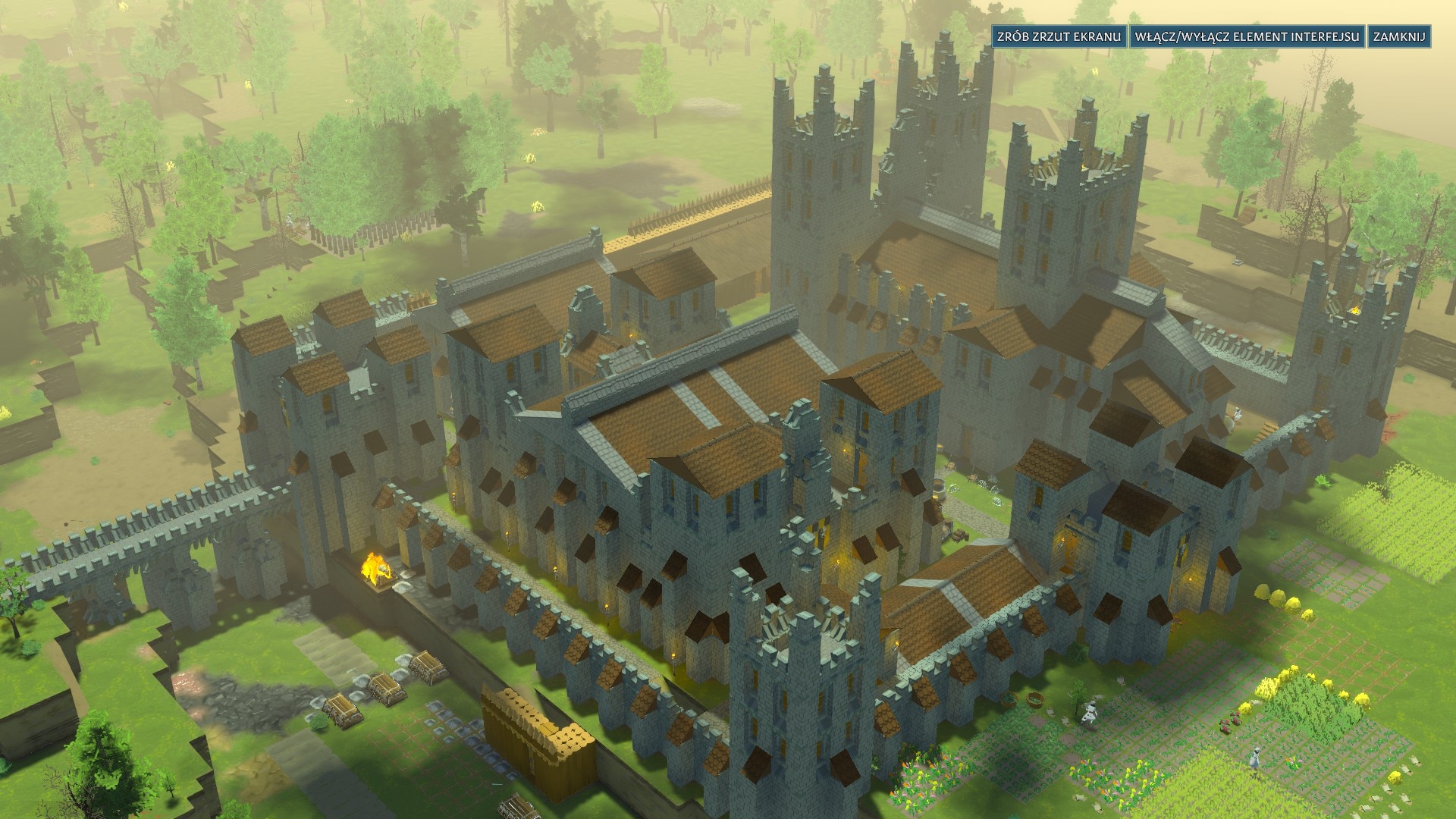Click the 'Zrób zrzut ekranu' screenshot button
This screenshot has height=819, width=1456.
click(1059, 37)
